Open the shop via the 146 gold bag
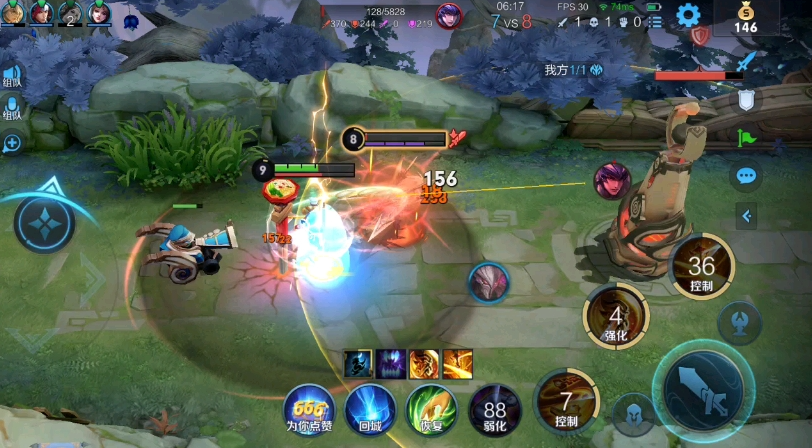The width and height of the screenshot is (812, 448). pos(745,17)
